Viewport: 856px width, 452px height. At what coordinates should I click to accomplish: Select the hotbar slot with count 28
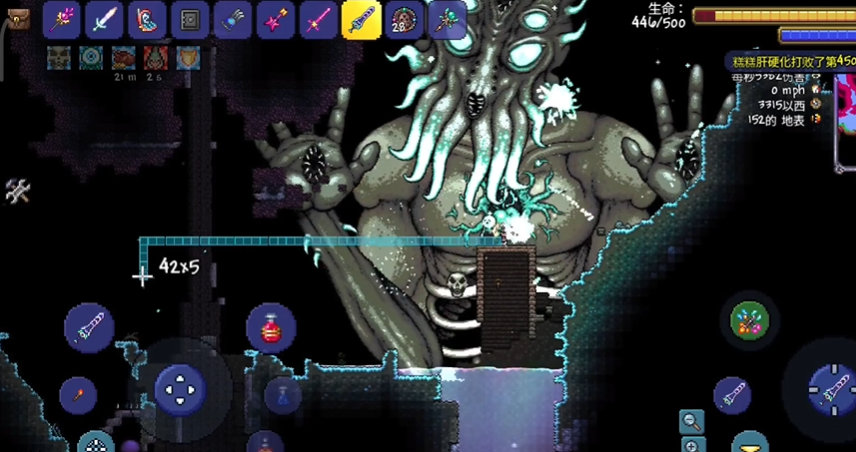pos(404,19)
